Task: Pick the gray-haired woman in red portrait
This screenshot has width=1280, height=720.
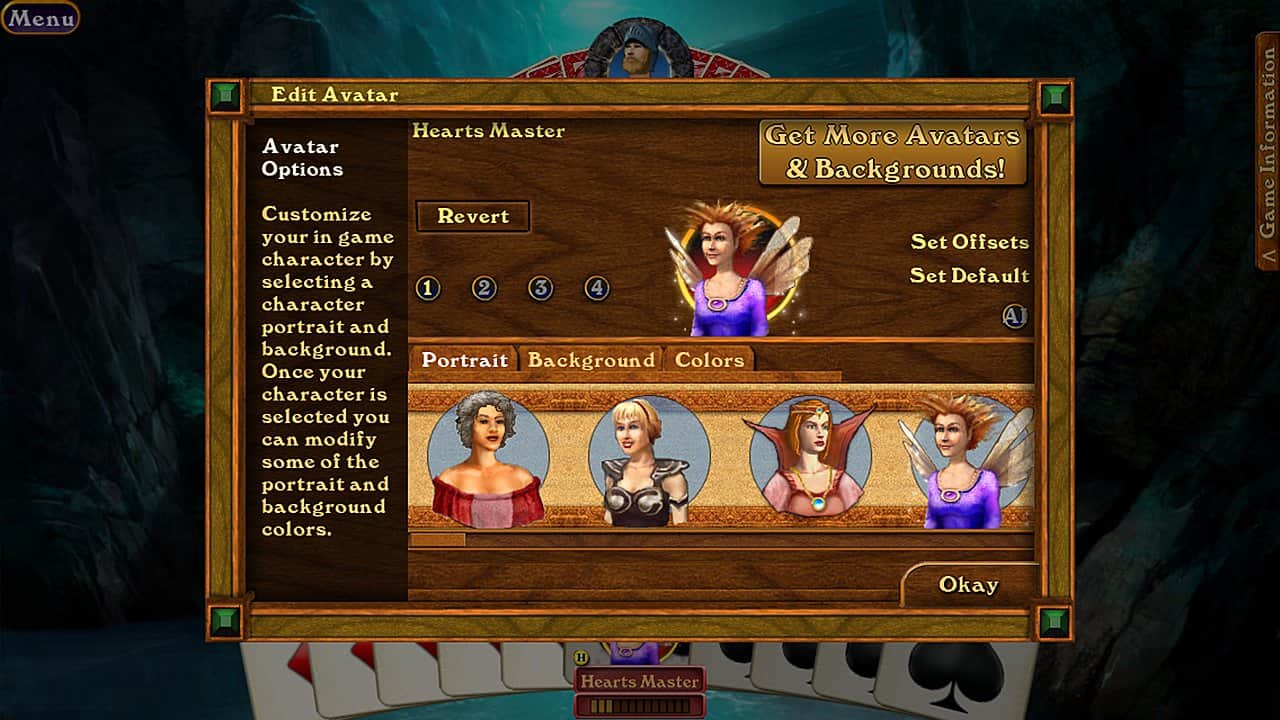Action: (x=488, y=458)
